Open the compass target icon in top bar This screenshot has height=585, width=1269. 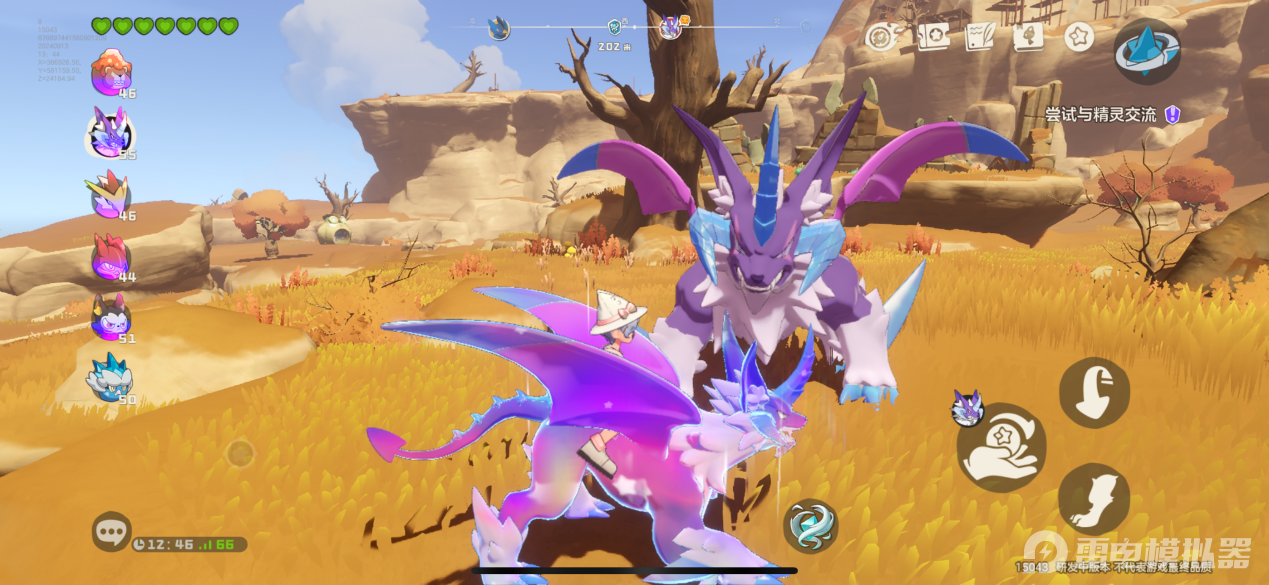pos(880,37)
